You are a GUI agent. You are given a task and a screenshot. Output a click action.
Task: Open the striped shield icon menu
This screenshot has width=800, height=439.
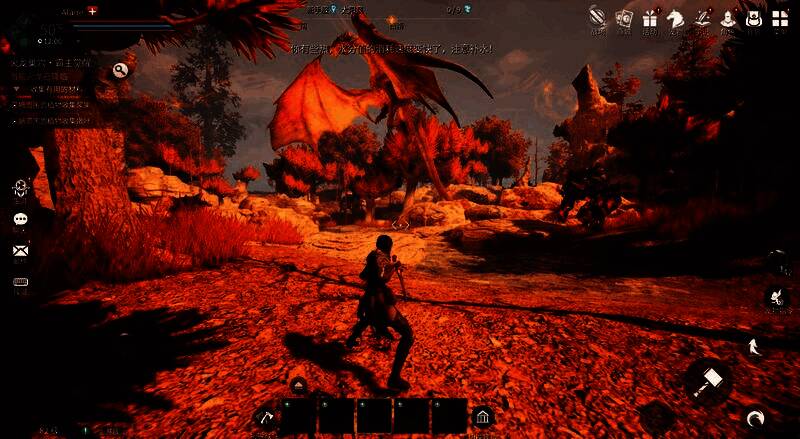[x=597, y=17]
